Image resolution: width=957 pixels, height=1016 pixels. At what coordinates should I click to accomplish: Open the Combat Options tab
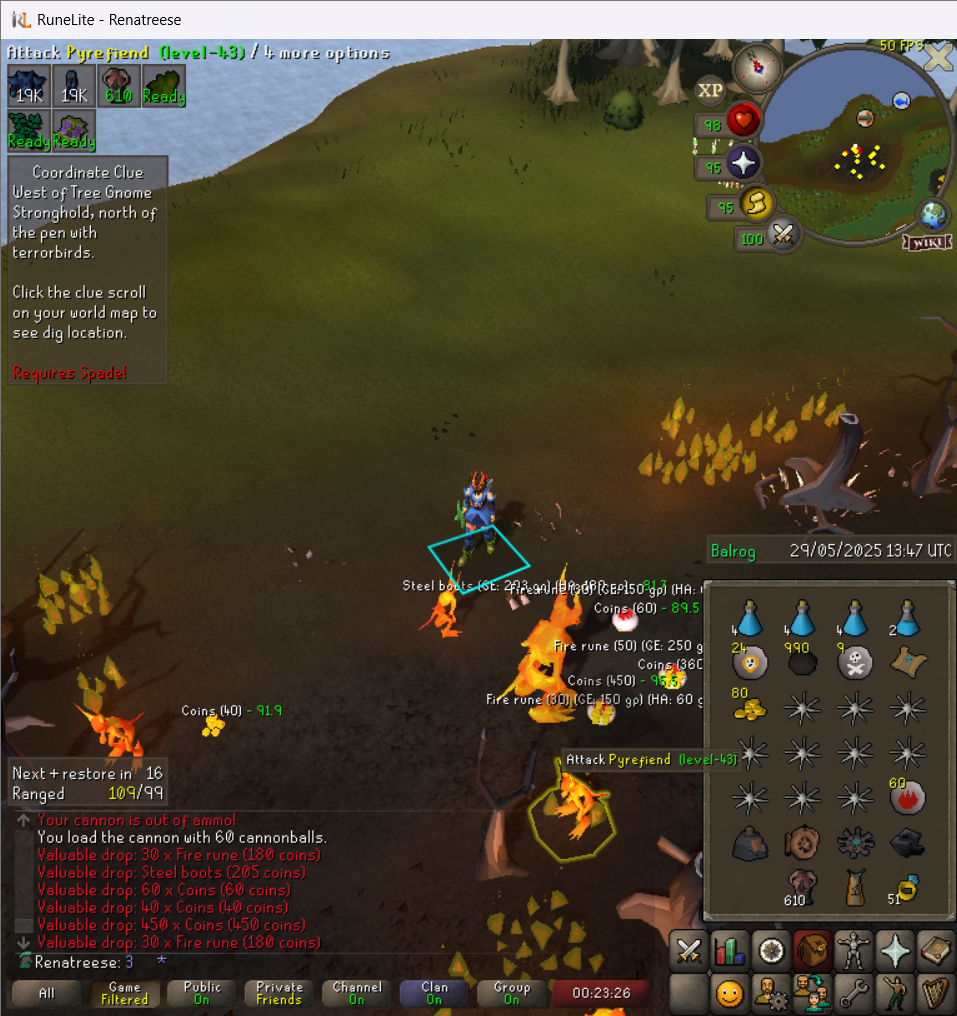point(688,950)
